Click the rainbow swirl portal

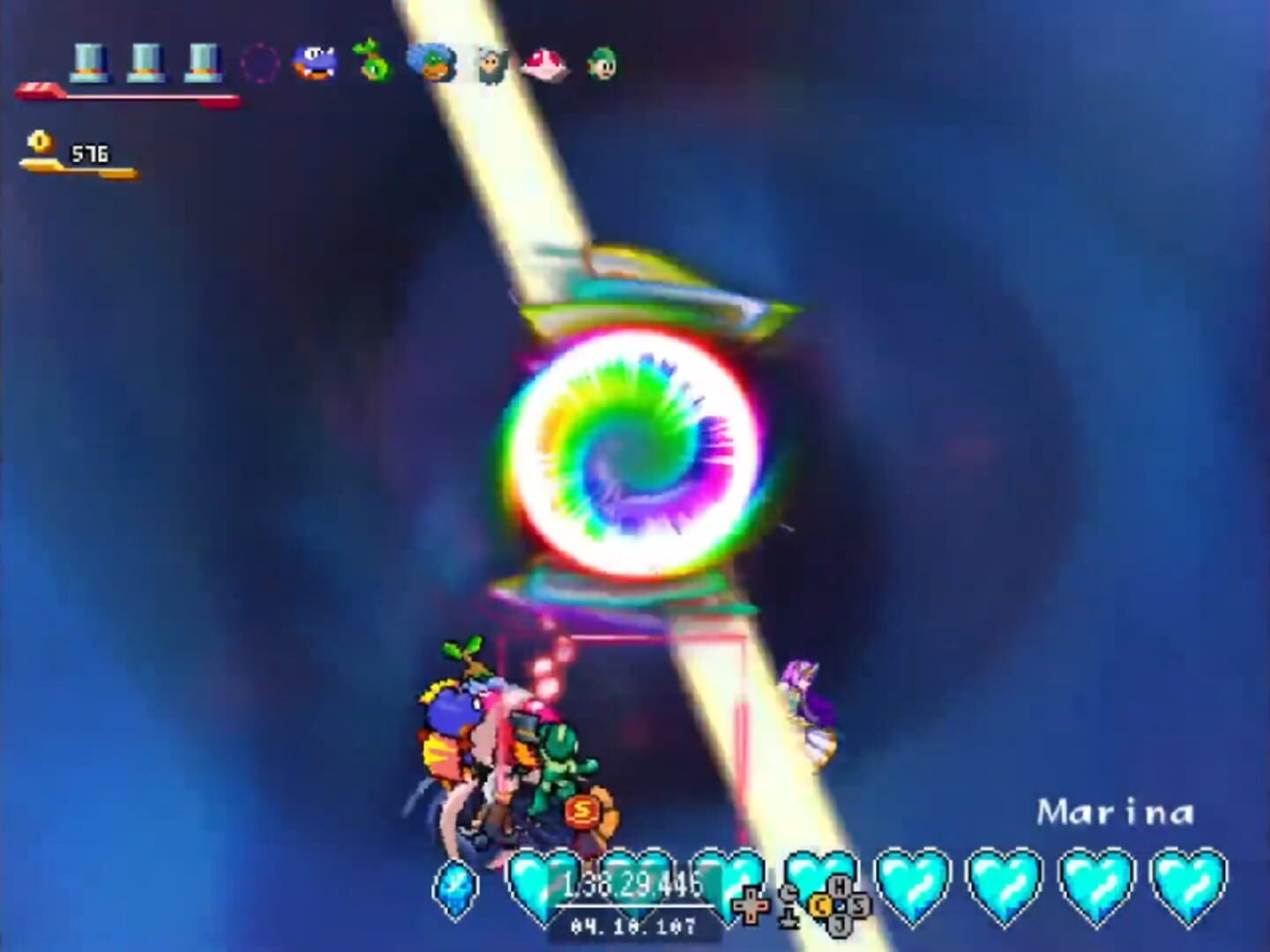[x=626, y=450]
